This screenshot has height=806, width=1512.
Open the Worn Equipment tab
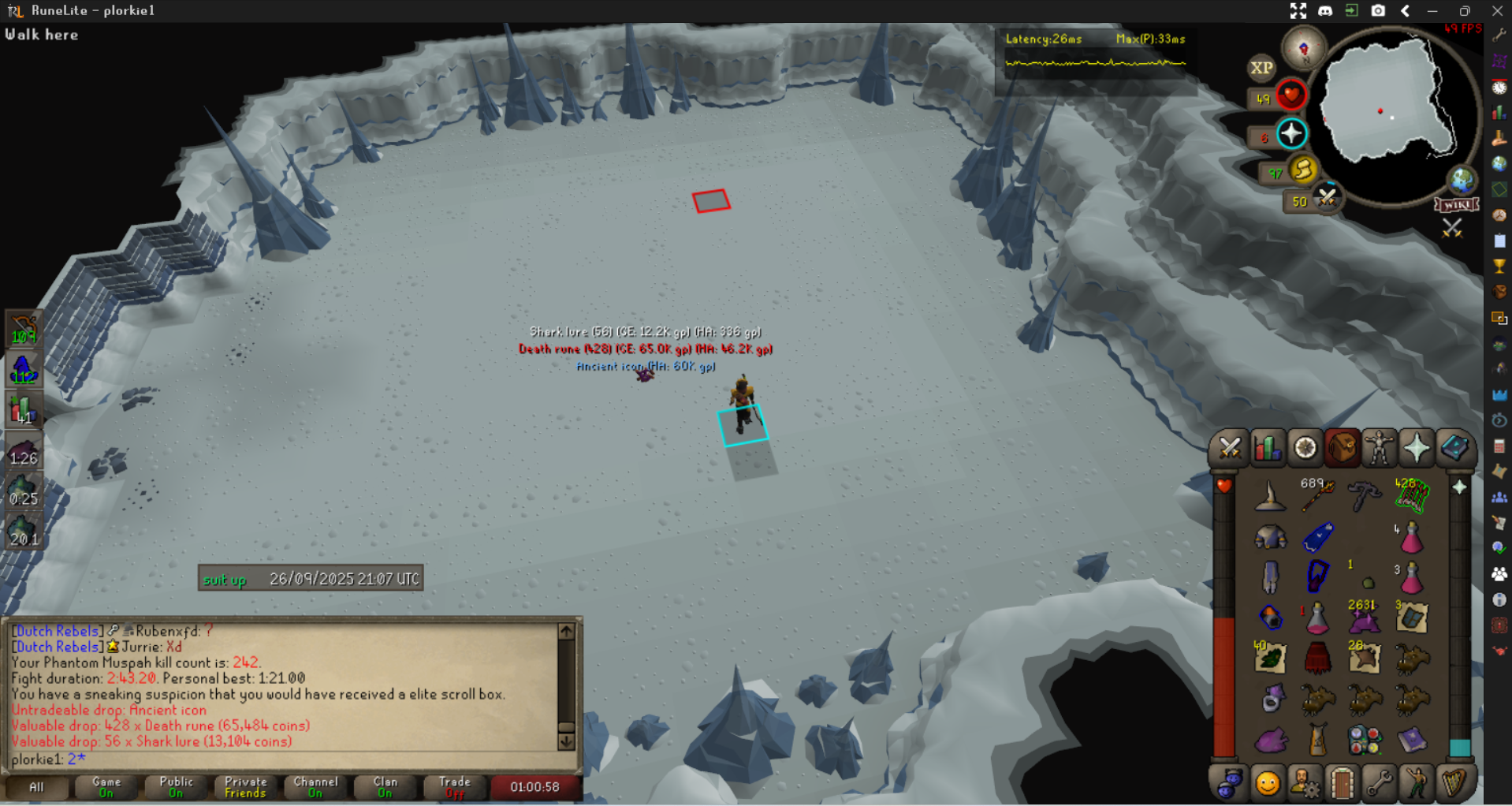pyautogui.click(x=1379, y=449)
